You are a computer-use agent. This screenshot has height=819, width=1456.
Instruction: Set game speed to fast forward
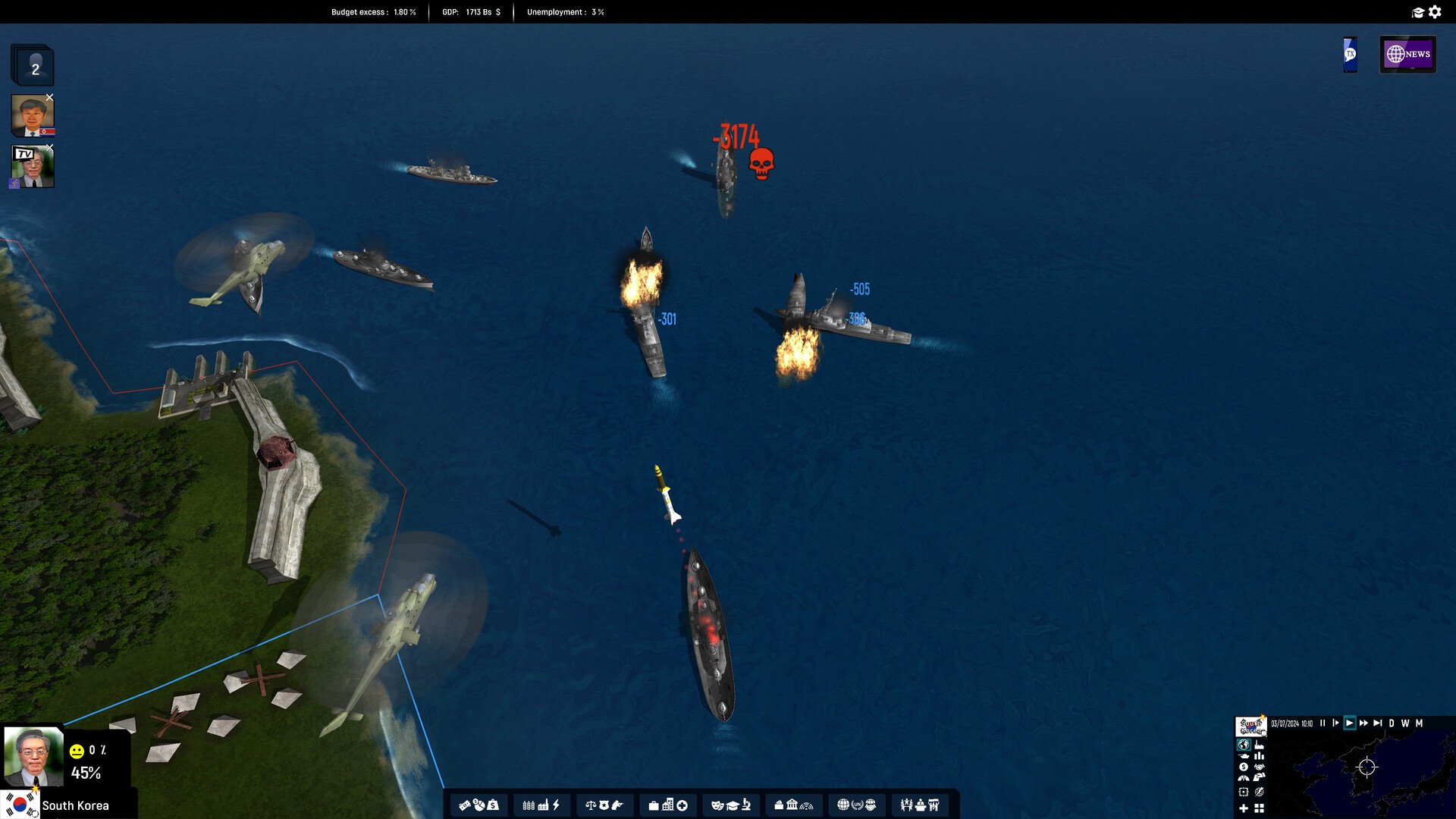click(1363, 723)
